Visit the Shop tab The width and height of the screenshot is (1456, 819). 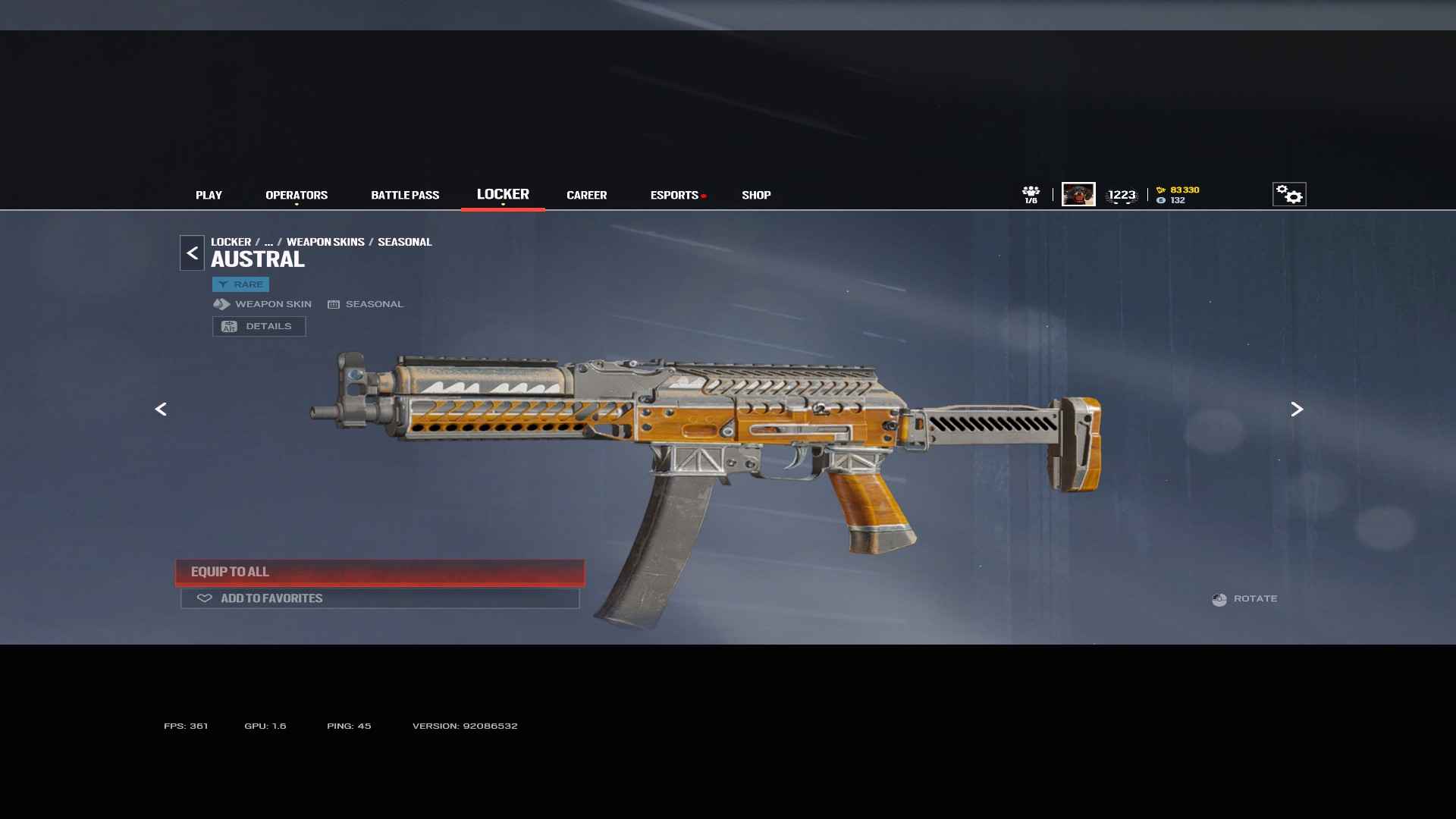tap(756, 195)
